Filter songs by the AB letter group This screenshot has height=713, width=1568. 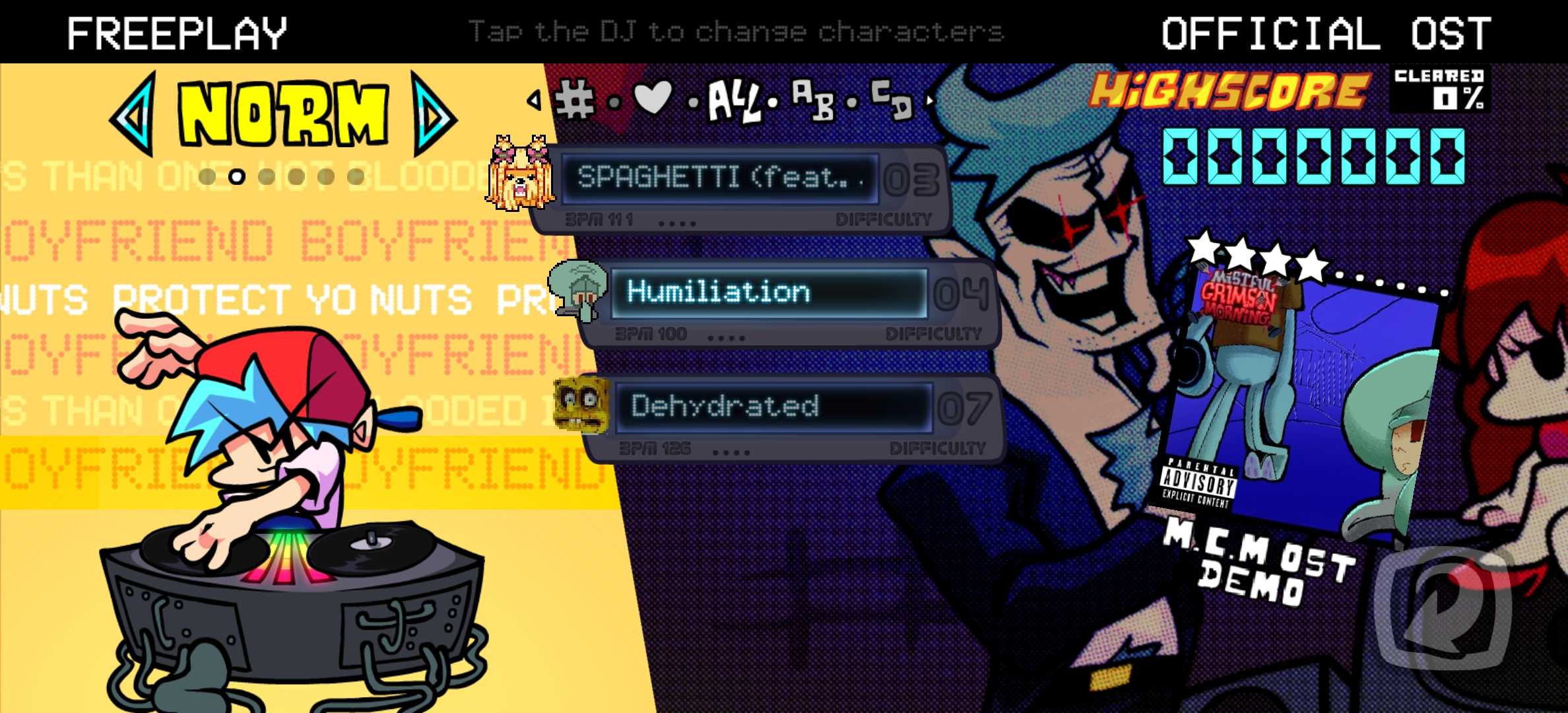(x=813, y=100)
